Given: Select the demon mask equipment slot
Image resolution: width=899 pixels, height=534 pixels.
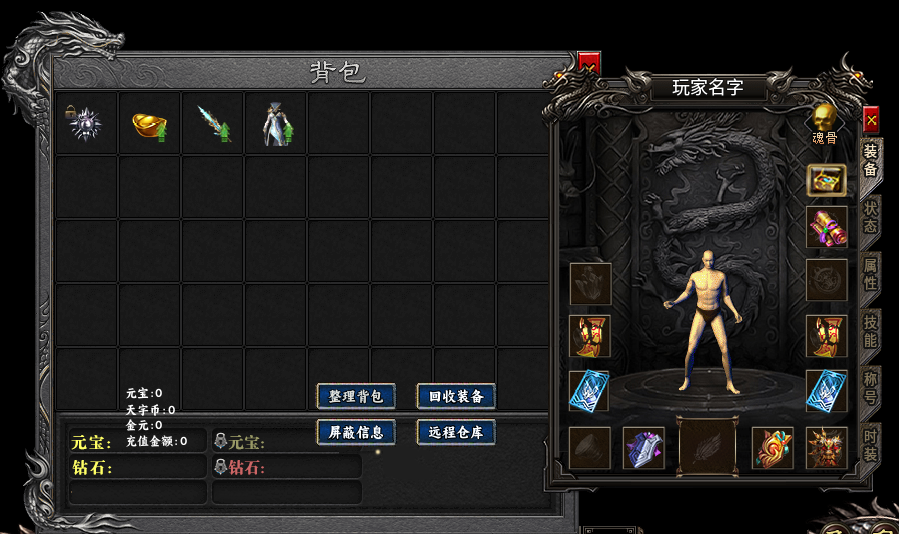Looking at the screenshot, I should coord(827,448).
